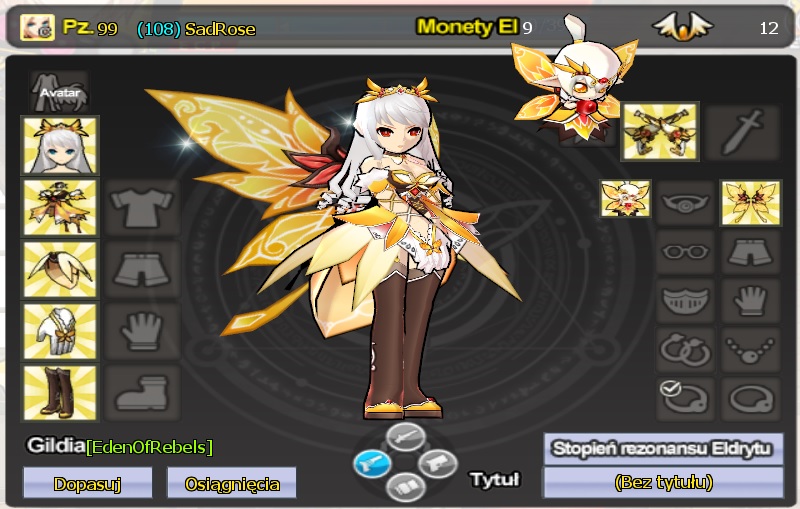Click the empty eyeglasses accessory slot
800x509 pixels.
[685, 251]
